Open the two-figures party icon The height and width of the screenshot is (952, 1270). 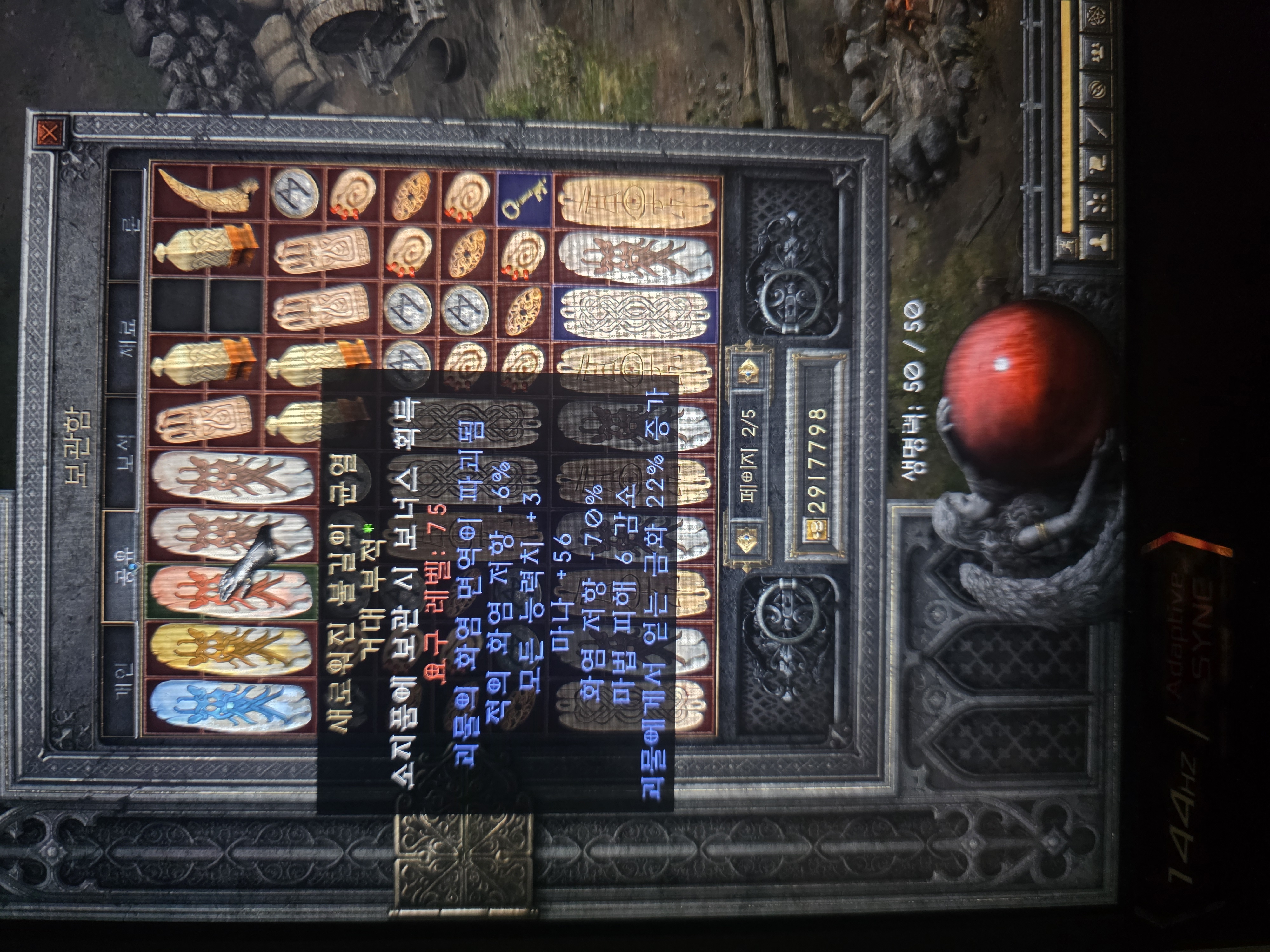[1097, 55]
